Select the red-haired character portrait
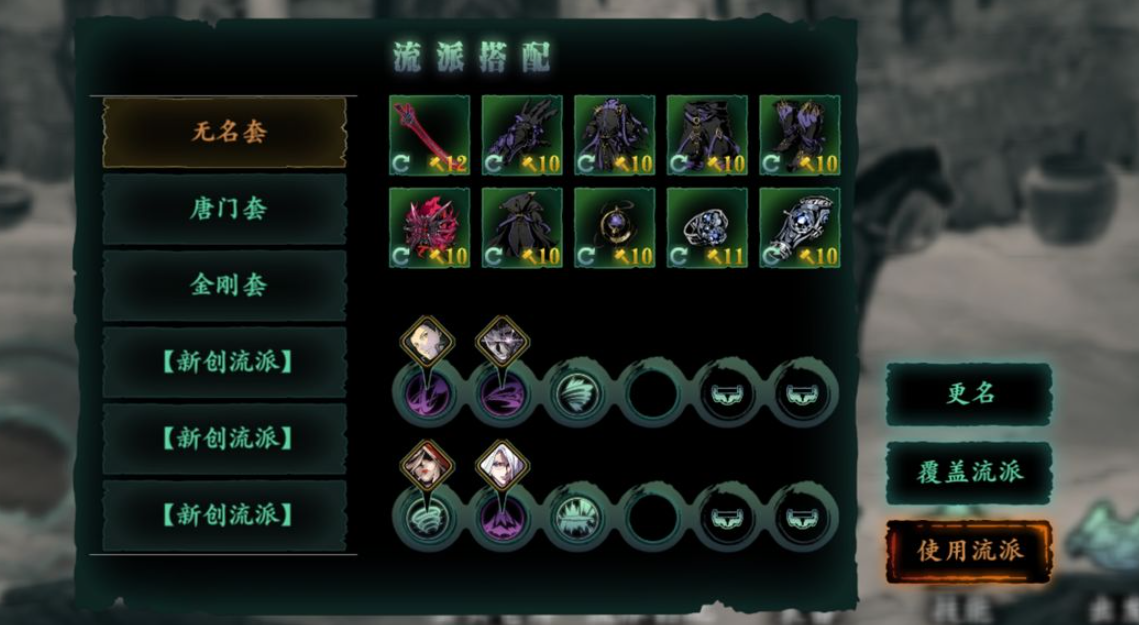This screenshot has height=625, width=1139. [427, 465]
